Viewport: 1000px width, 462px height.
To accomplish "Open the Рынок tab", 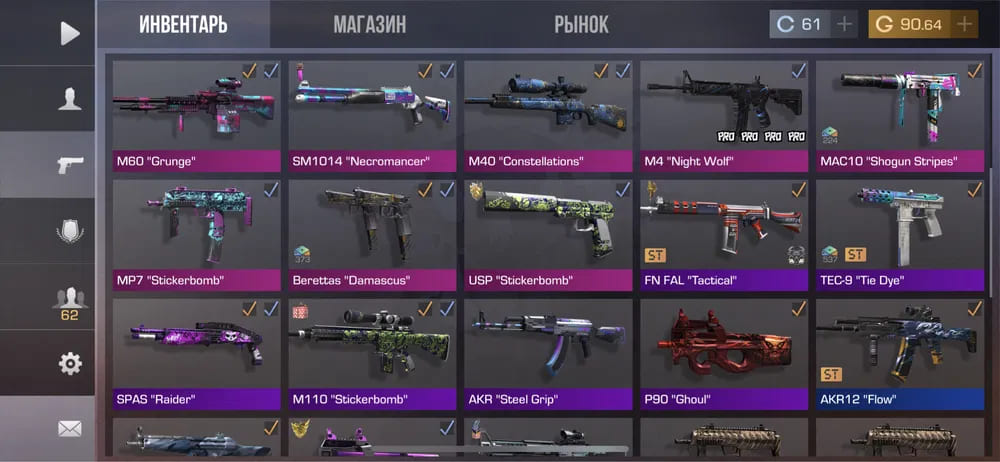I will click(581, 24).
